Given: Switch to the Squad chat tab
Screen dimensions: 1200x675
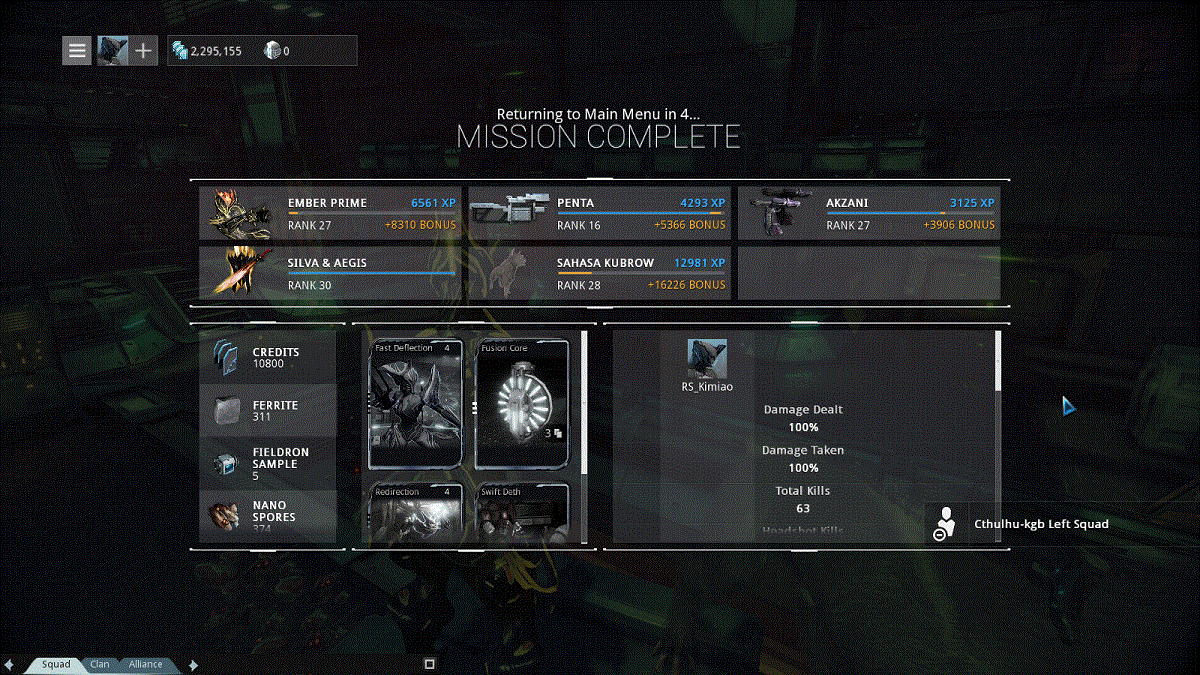Looking at the screenshot, I should pos(56,664).
